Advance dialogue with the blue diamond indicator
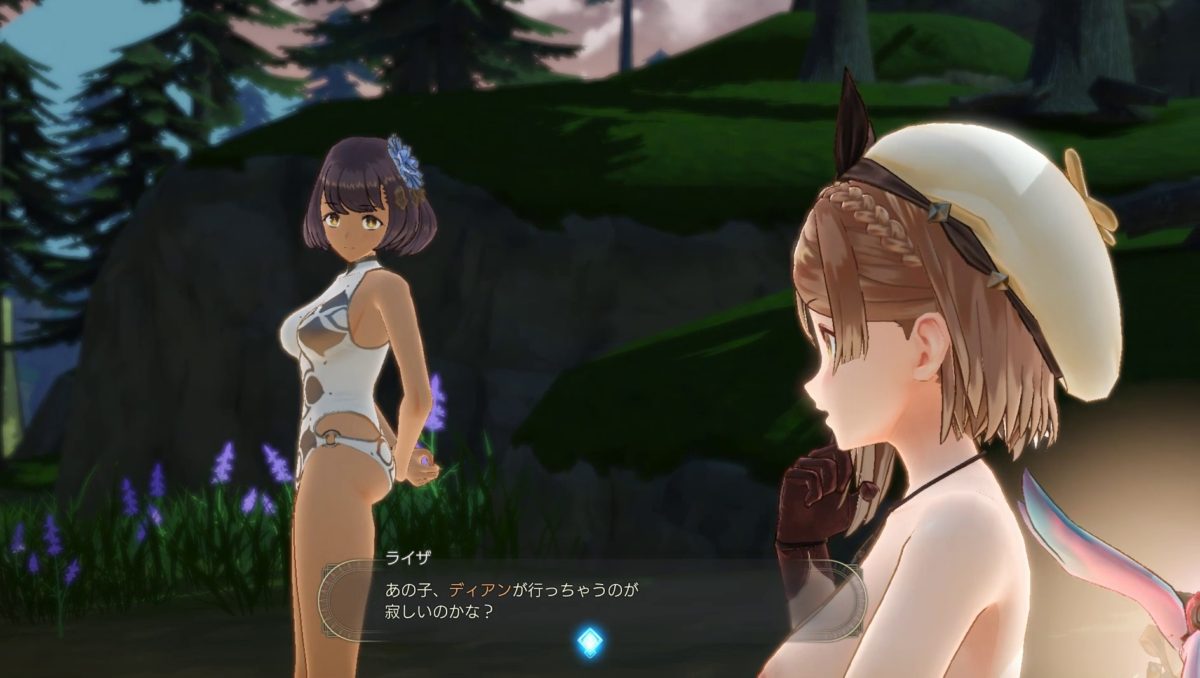 point(591,641)
